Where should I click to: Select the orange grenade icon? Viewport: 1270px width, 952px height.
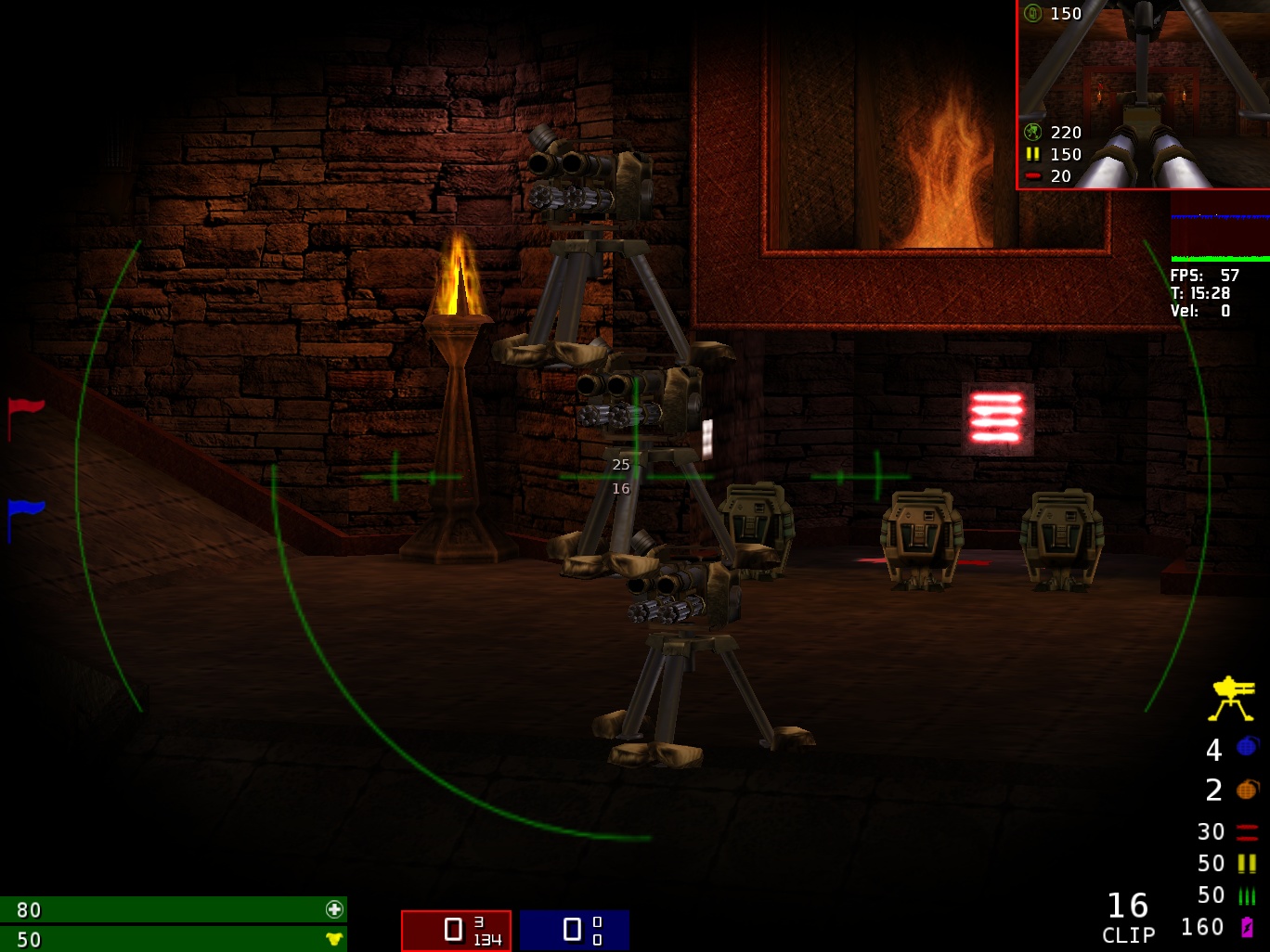click(1248, 790)
